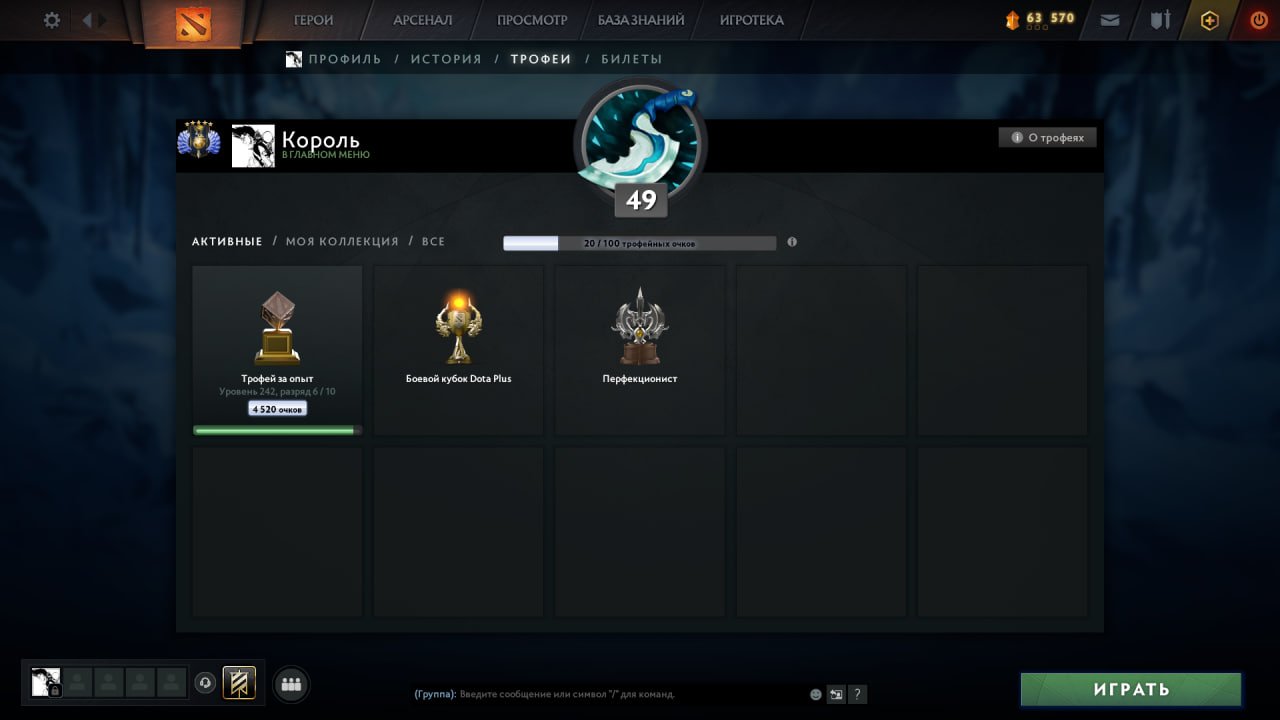Open the Armory shield and sword icon
This screenshot has width=1280, height=720.
(1160, 19)
